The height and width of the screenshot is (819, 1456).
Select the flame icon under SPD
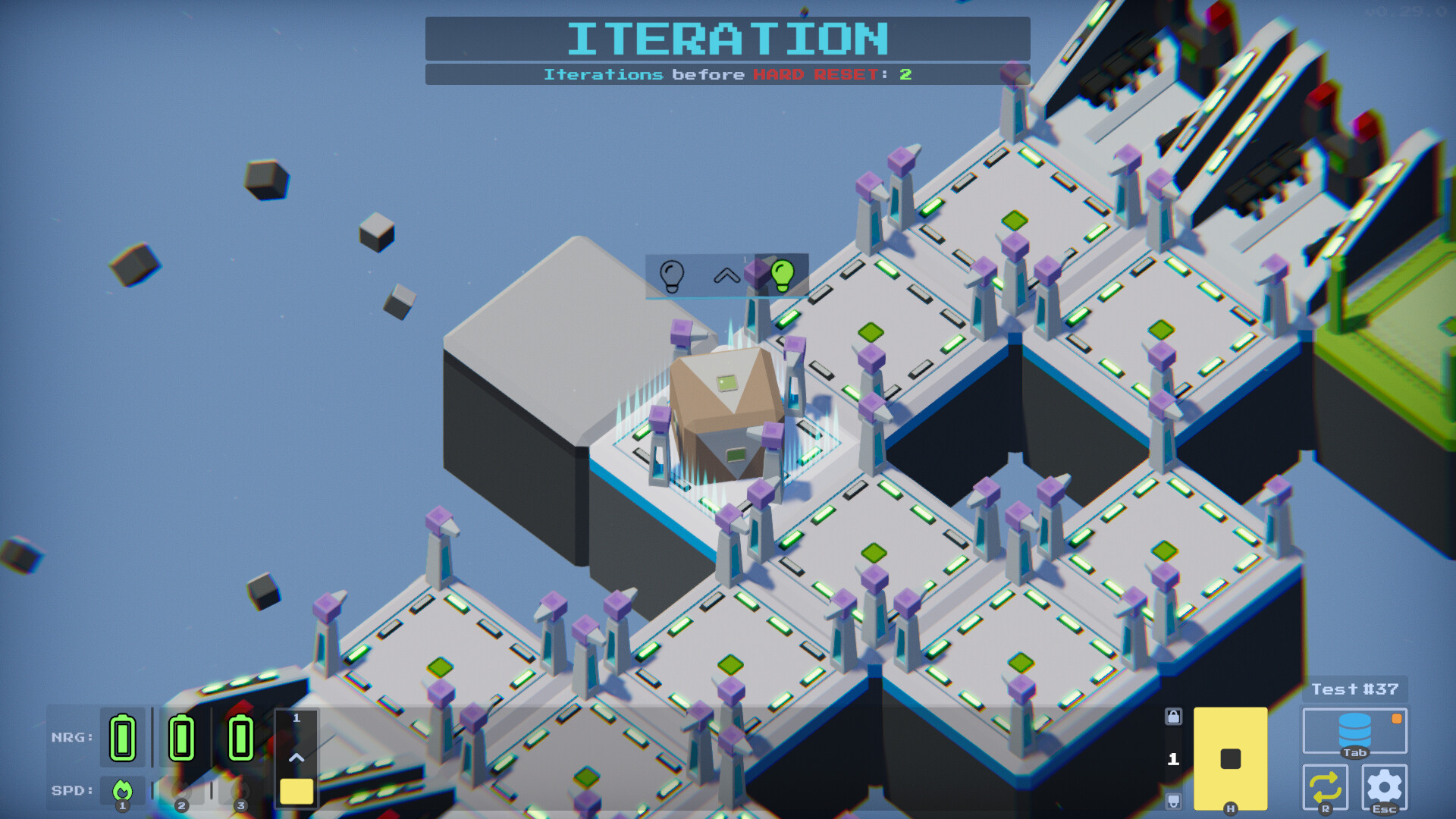tap(121, 791)
